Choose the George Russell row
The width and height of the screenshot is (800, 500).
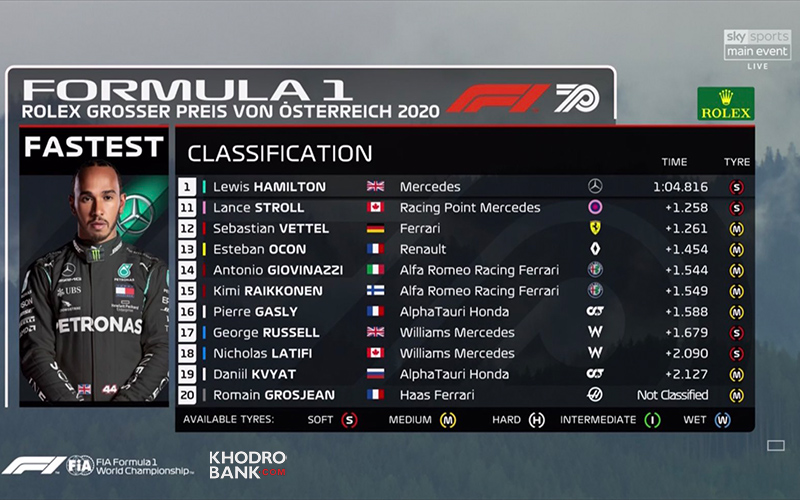(465, 332)
